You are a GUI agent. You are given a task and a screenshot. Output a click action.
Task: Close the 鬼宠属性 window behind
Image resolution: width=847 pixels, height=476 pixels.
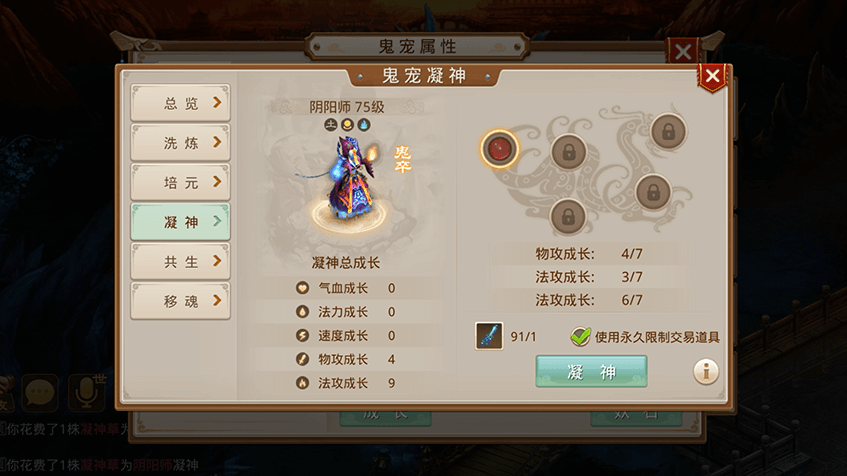tap(683, 52)
